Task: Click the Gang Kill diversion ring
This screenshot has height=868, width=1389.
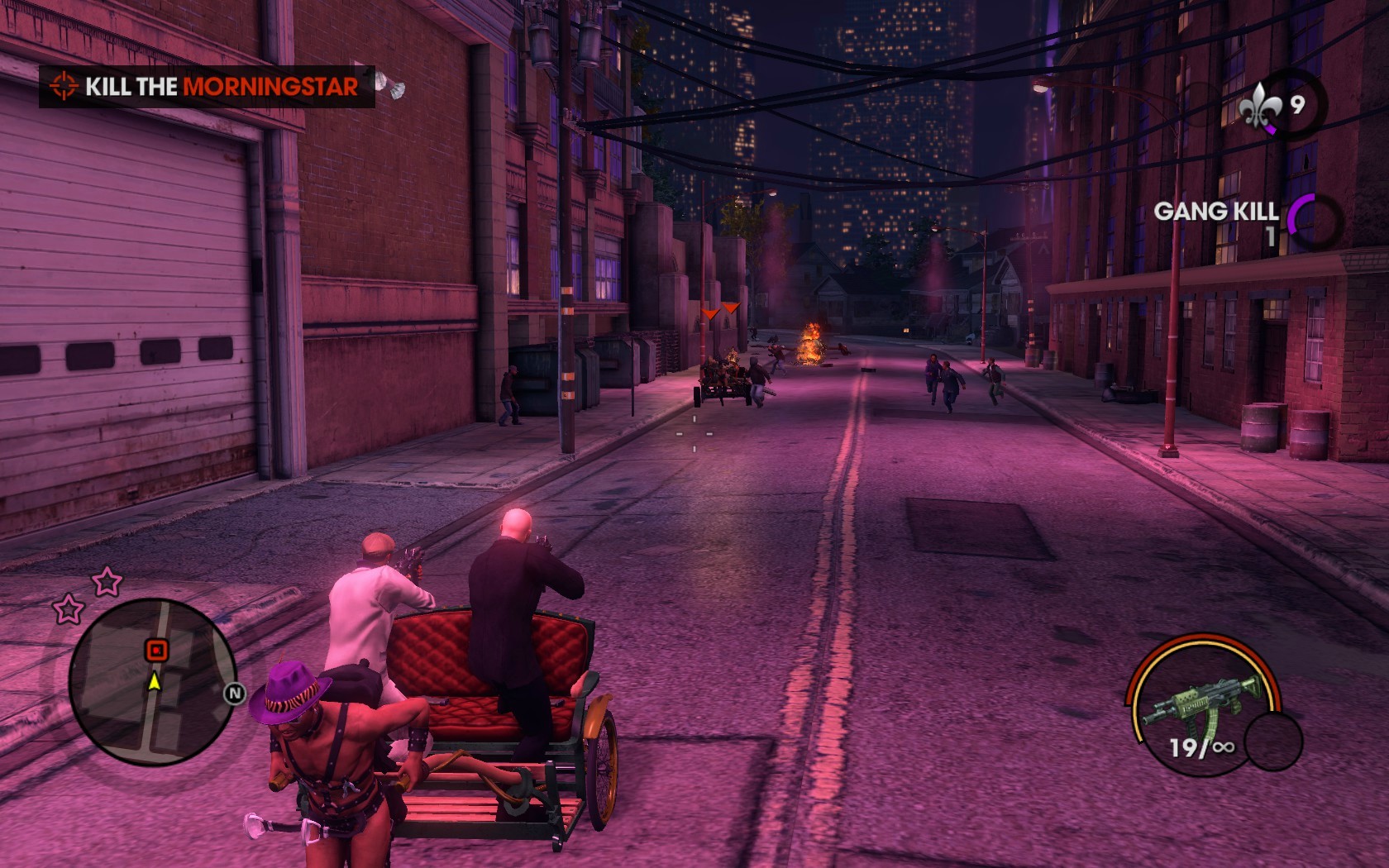Action: pos(1315,223)
